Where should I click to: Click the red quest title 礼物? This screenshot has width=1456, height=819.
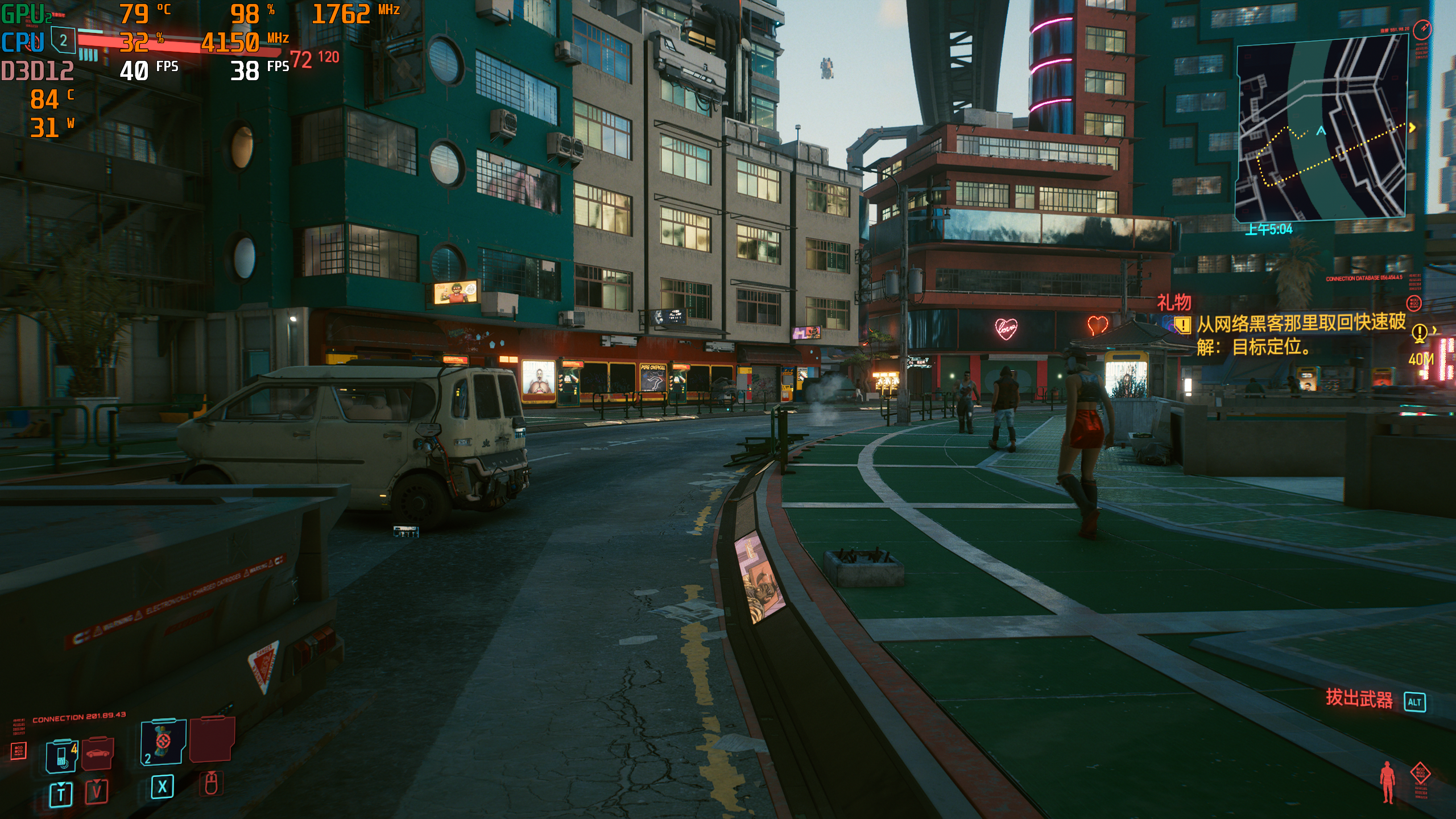pos(1174,302)
